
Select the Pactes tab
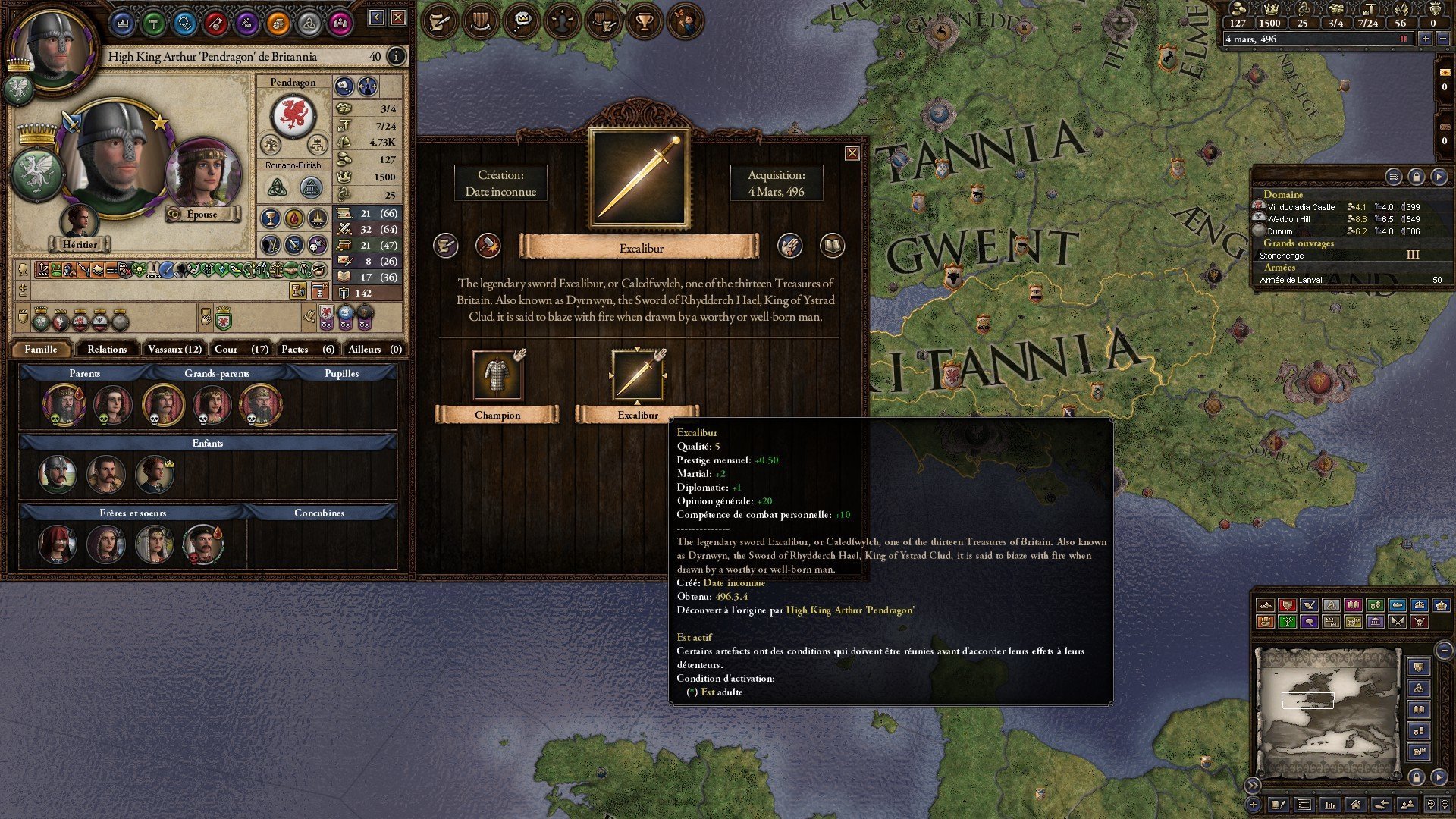307,349
